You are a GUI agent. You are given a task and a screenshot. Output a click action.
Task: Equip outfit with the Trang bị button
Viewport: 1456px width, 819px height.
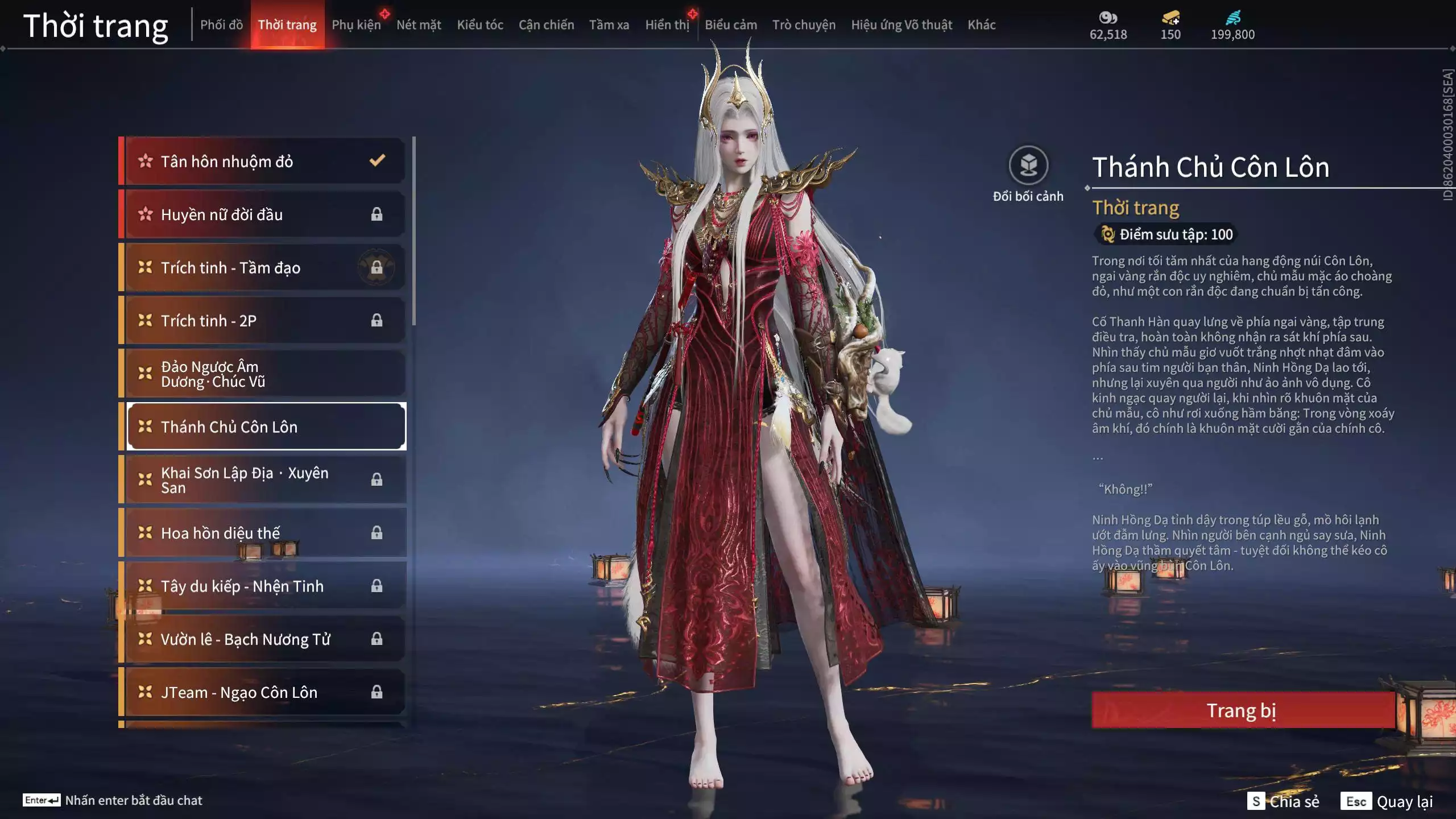pyautogui.click(x=1242, y=710)
